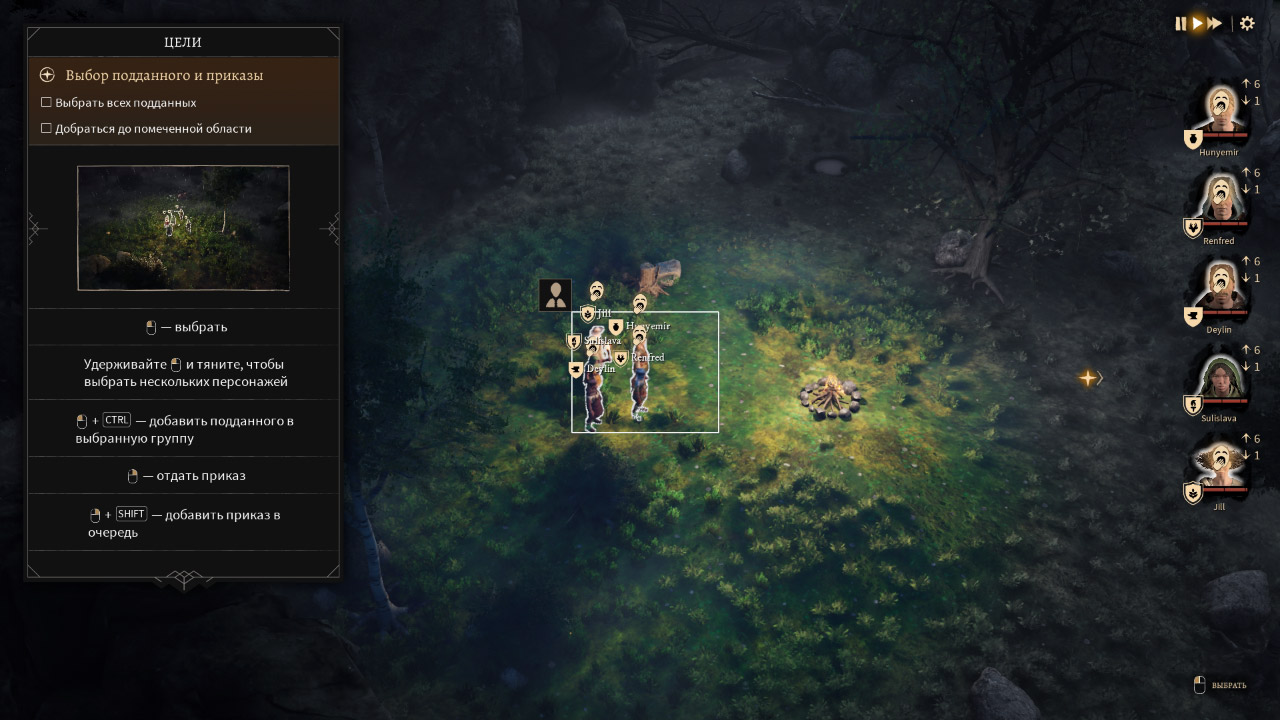The width and height of the screenshot is (1280, 720).
Task: Click the 'Выбрать всех подданных' objective checkbox
Action: tap(46, 102)
